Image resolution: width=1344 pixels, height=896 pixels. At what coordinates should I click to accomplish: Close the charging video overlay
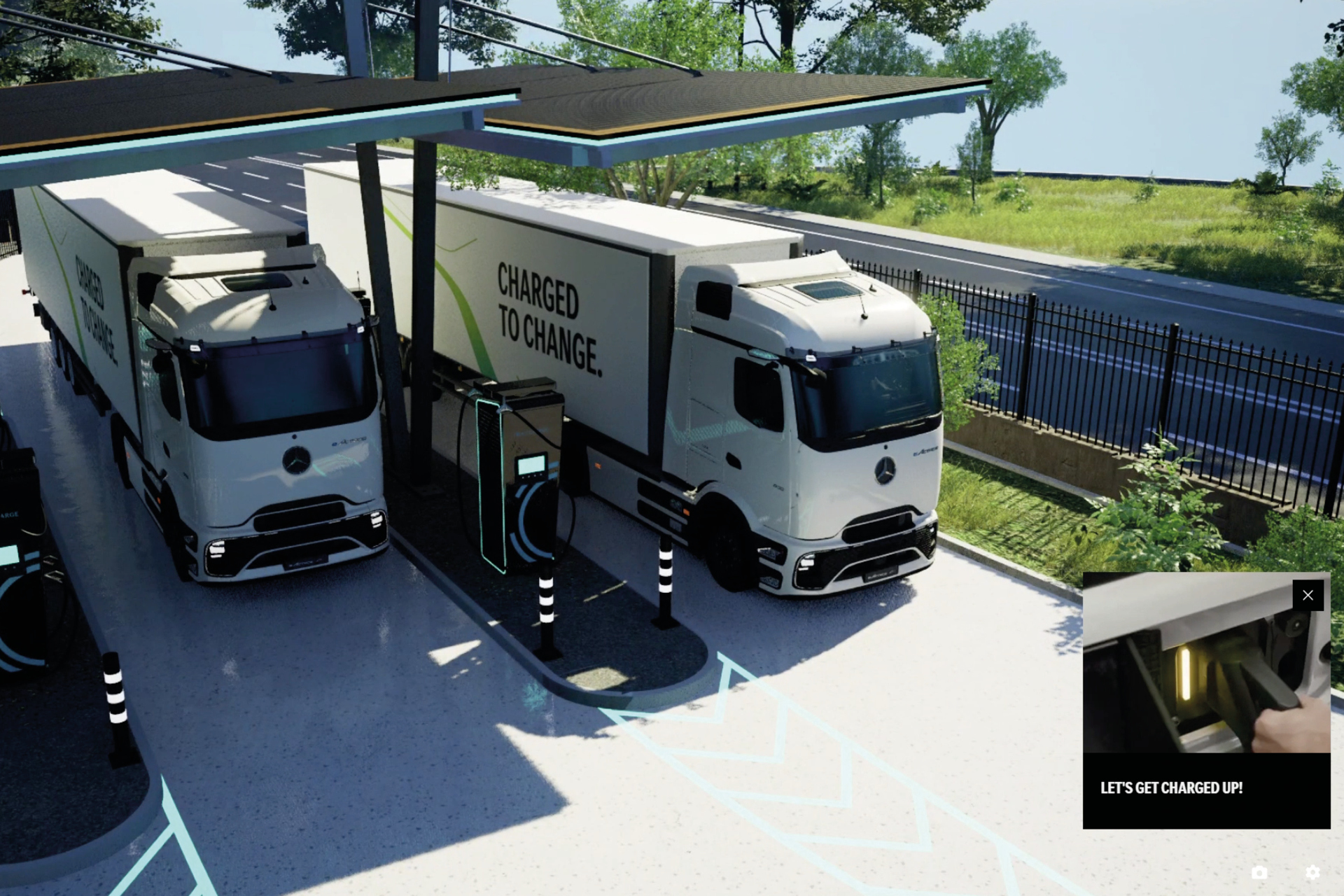pos(1308,594)
